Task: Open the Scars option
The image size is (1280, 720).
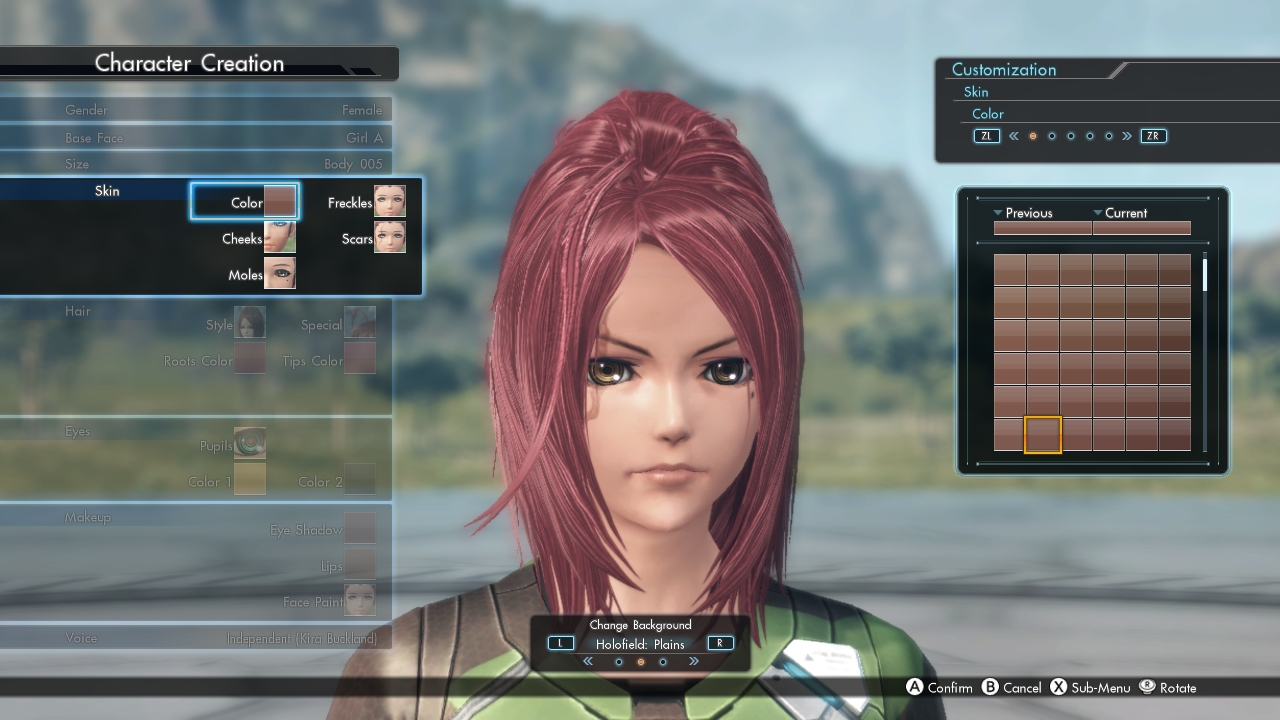Action: click(x=373, y=238)
